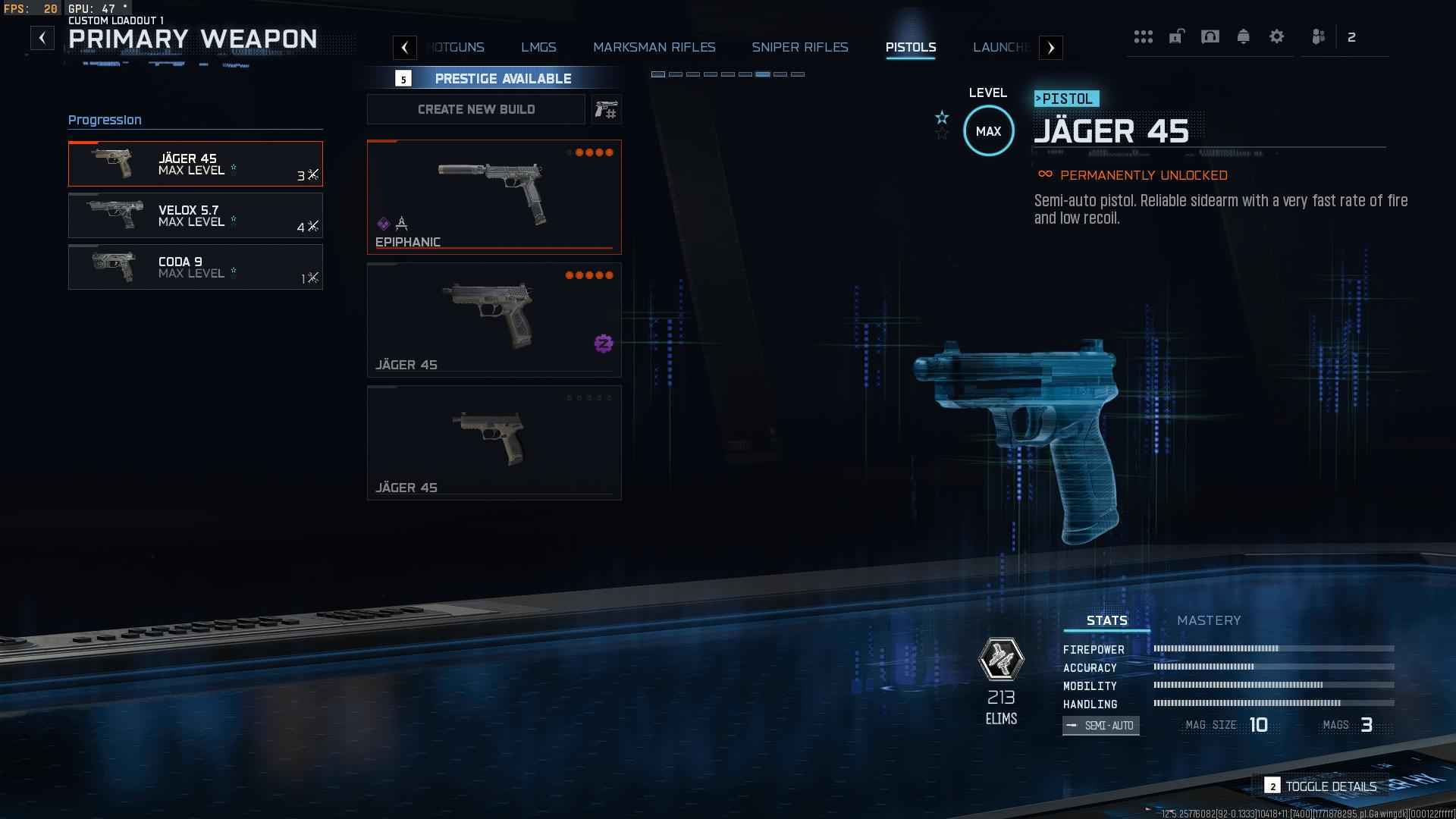Open the Prestige Available banner
Screen dimensions: 1456x819
502,78
